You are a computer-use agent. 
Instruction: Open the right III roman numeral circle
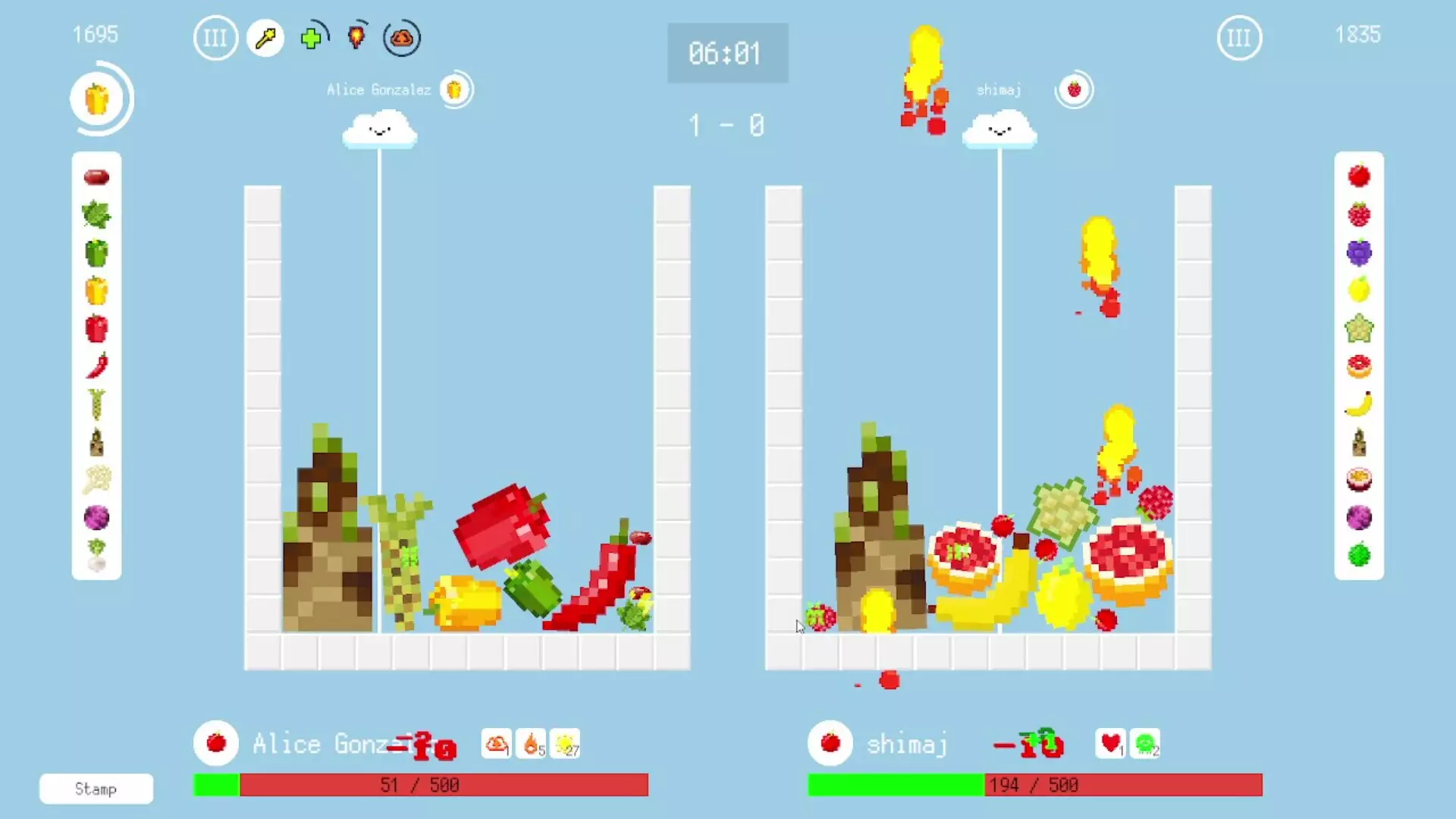pos(1239,38)
